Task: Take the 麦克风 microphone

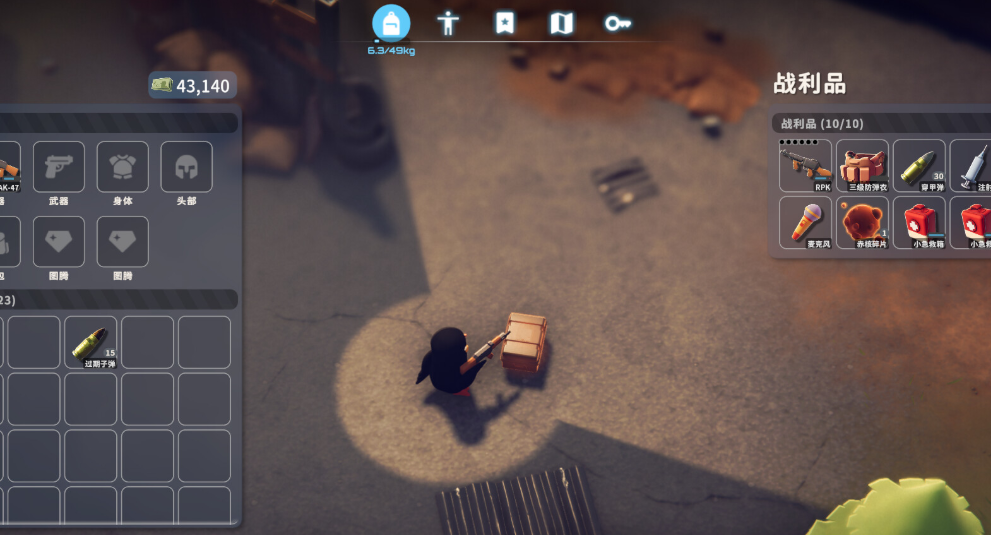Action: point(805,222)
